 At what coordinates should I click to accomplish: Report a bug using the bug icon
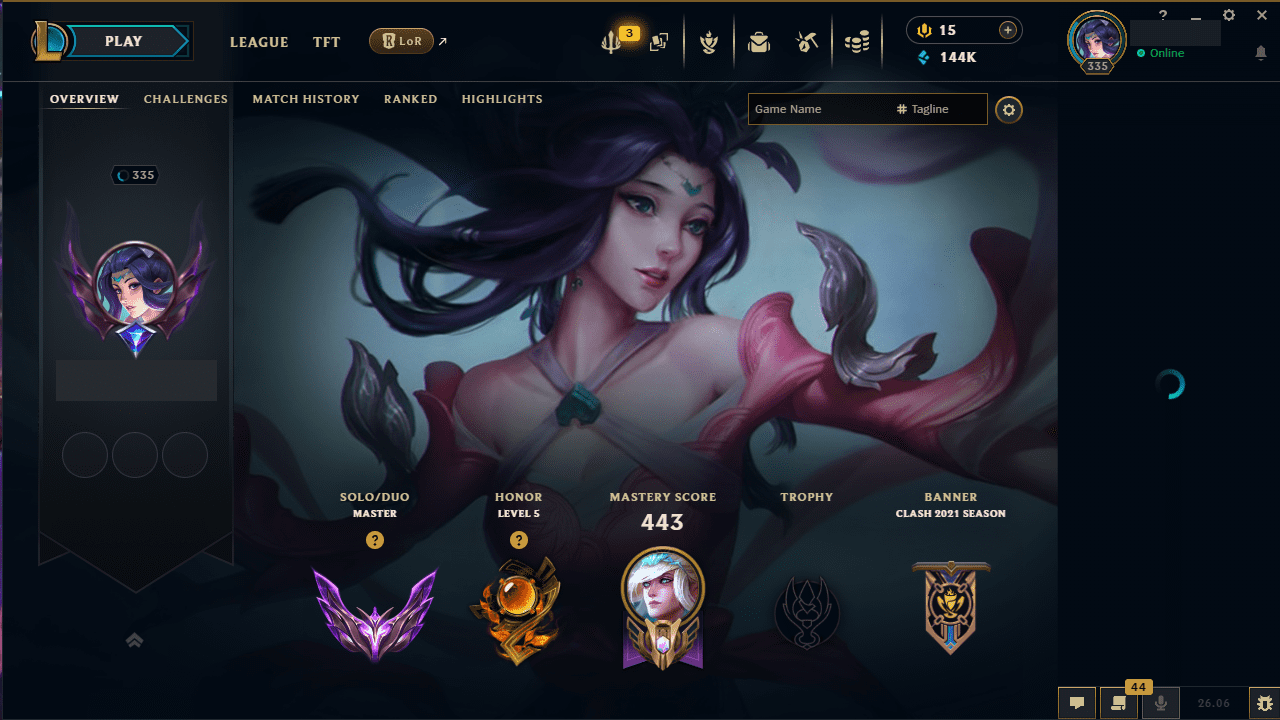tap(1264, 703)
